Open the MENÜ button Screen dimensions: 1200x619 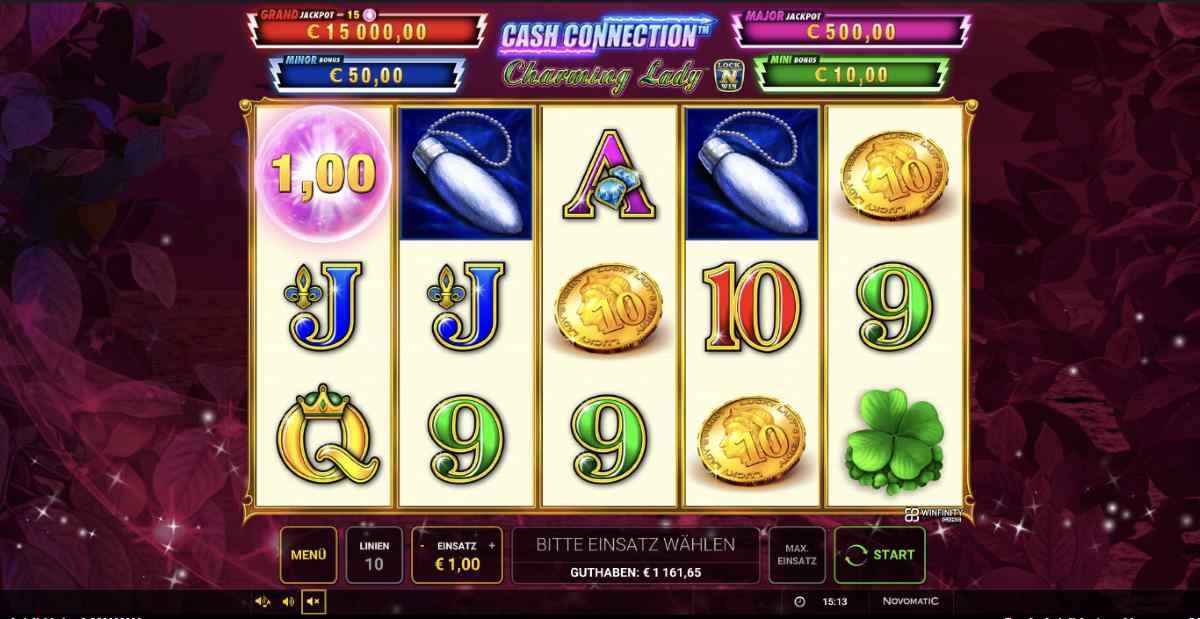pyautogui.click(x=308, y=554)
